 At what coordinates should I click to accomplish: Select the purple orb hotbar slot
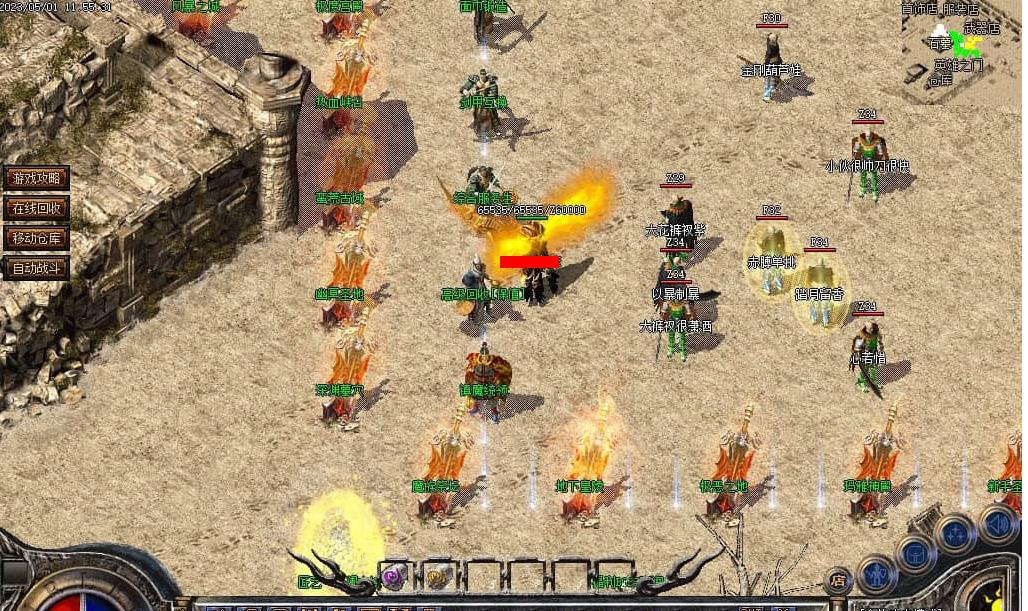click(x=393, y=577)
